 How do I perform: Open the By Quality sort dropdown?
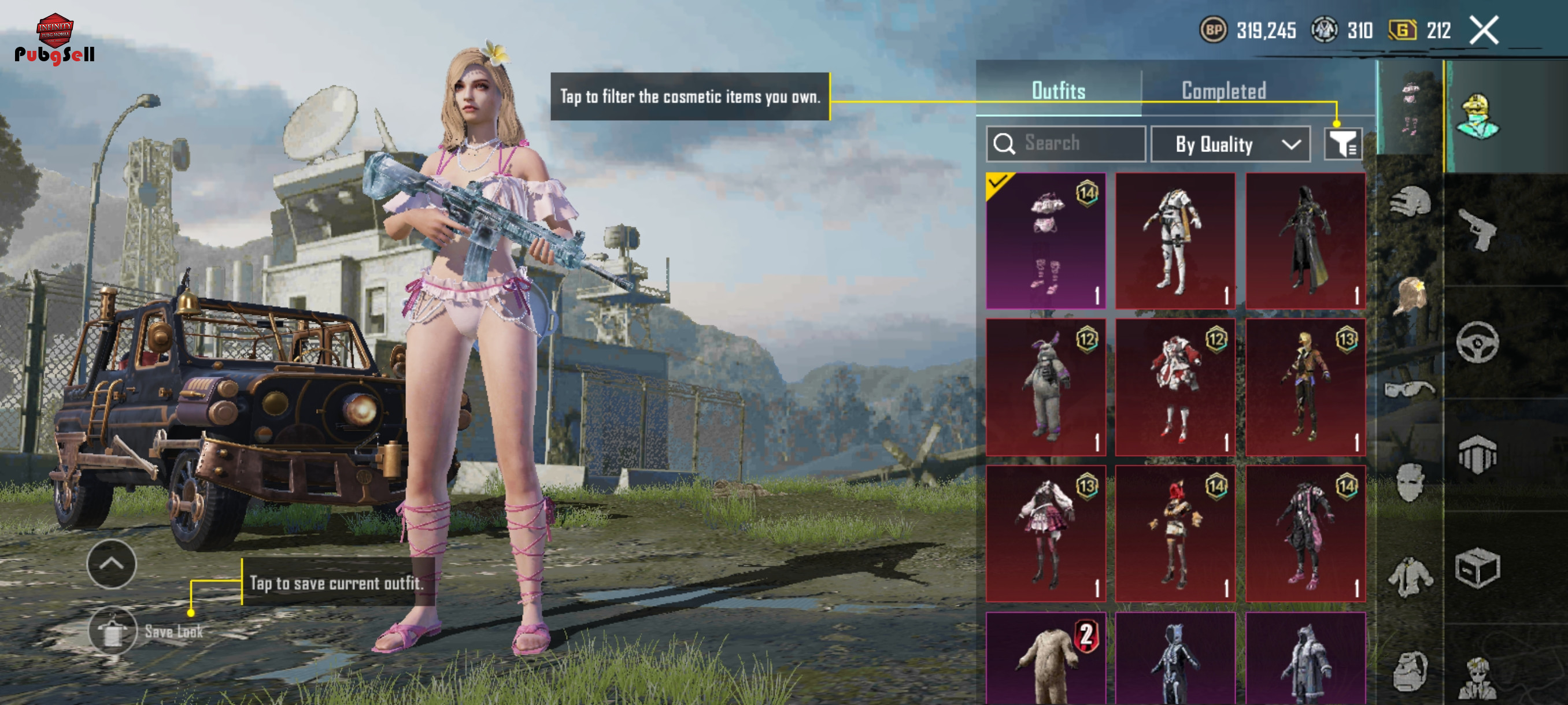tap(1230, 144)
